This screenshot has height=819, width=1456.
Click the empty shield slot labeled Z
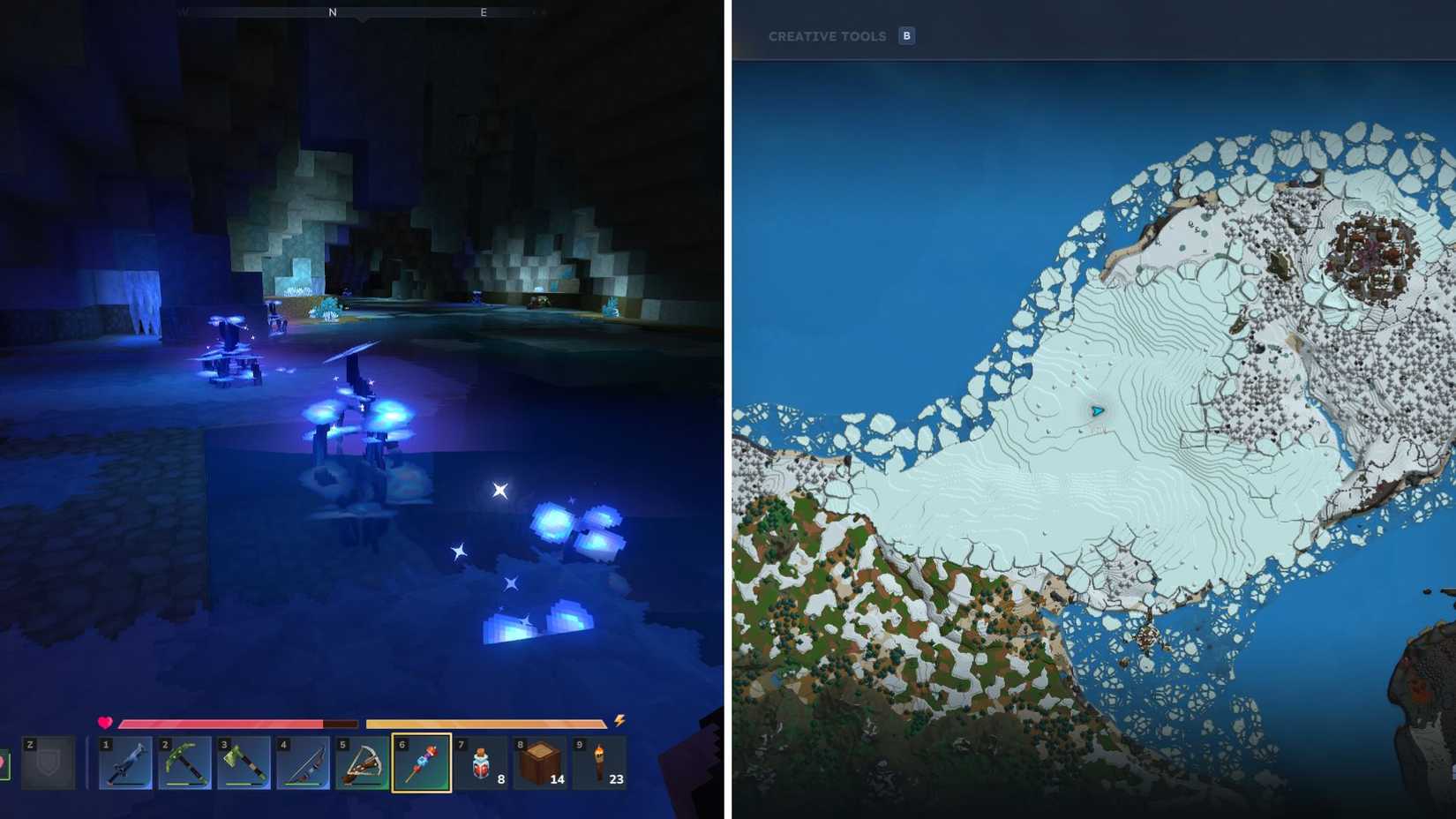tap(49, 761)
